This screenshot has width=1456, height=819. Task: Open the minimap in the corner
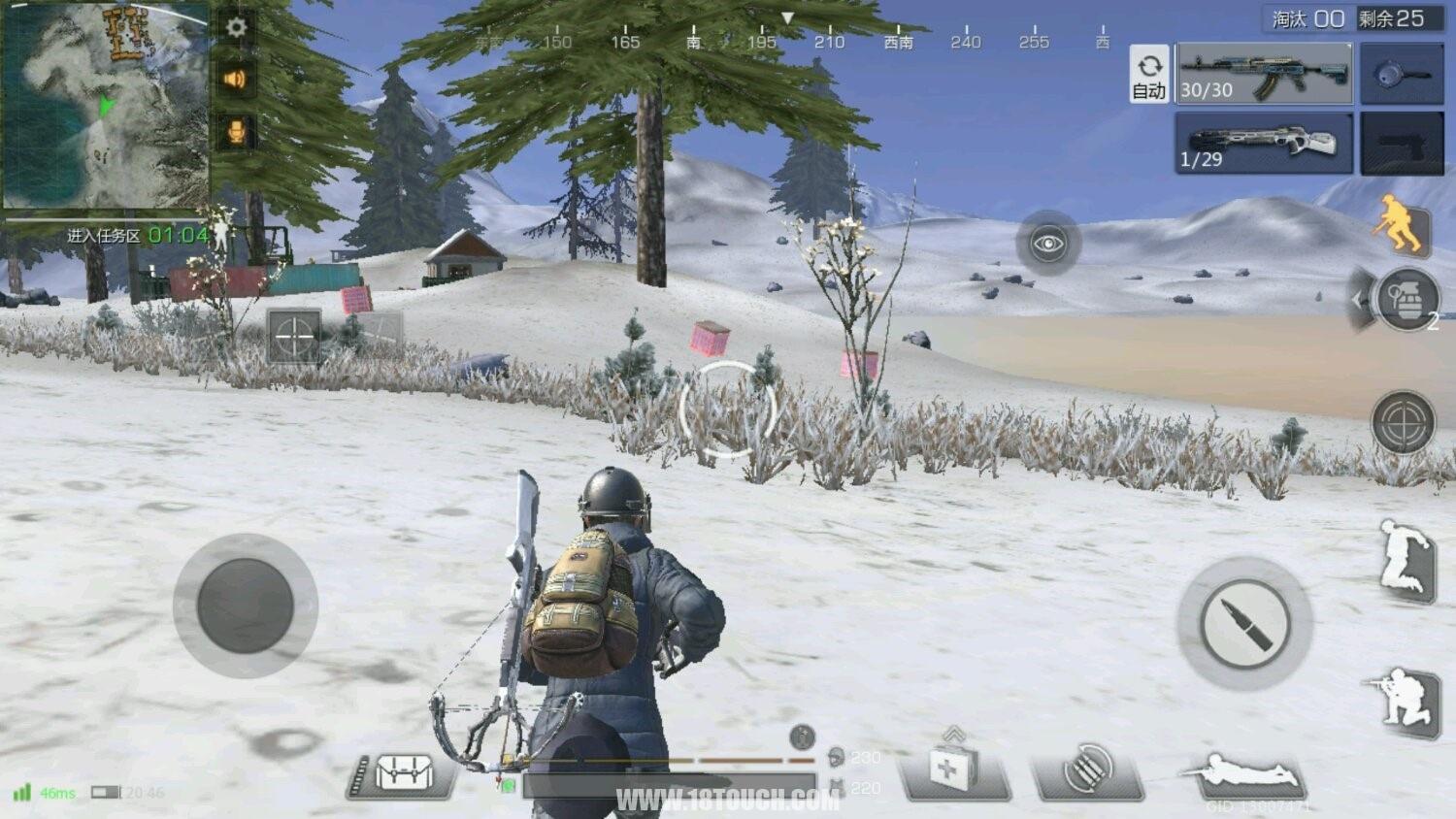105,105
